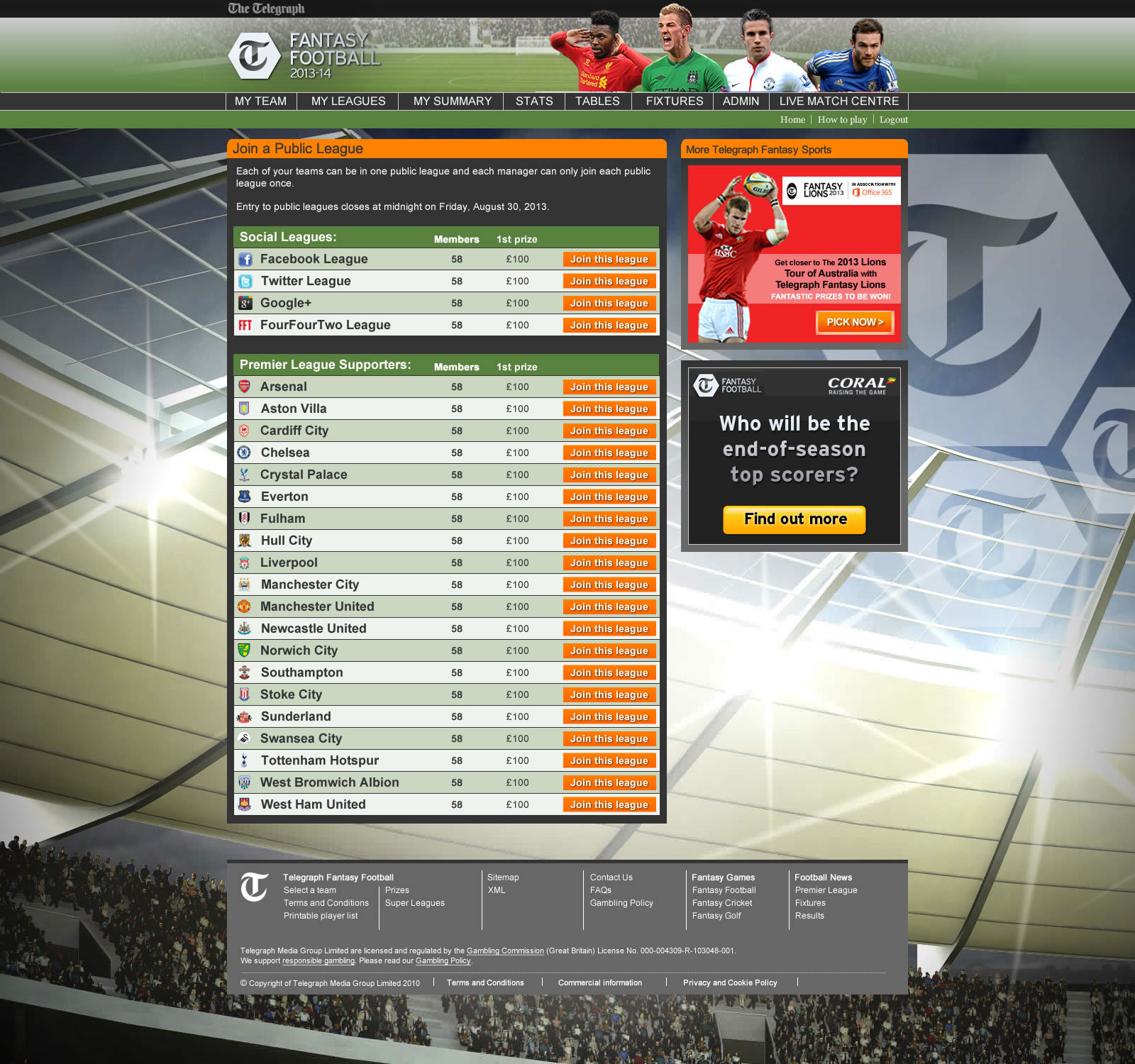Switch to the FIXTURES tab

coord(673,101)
